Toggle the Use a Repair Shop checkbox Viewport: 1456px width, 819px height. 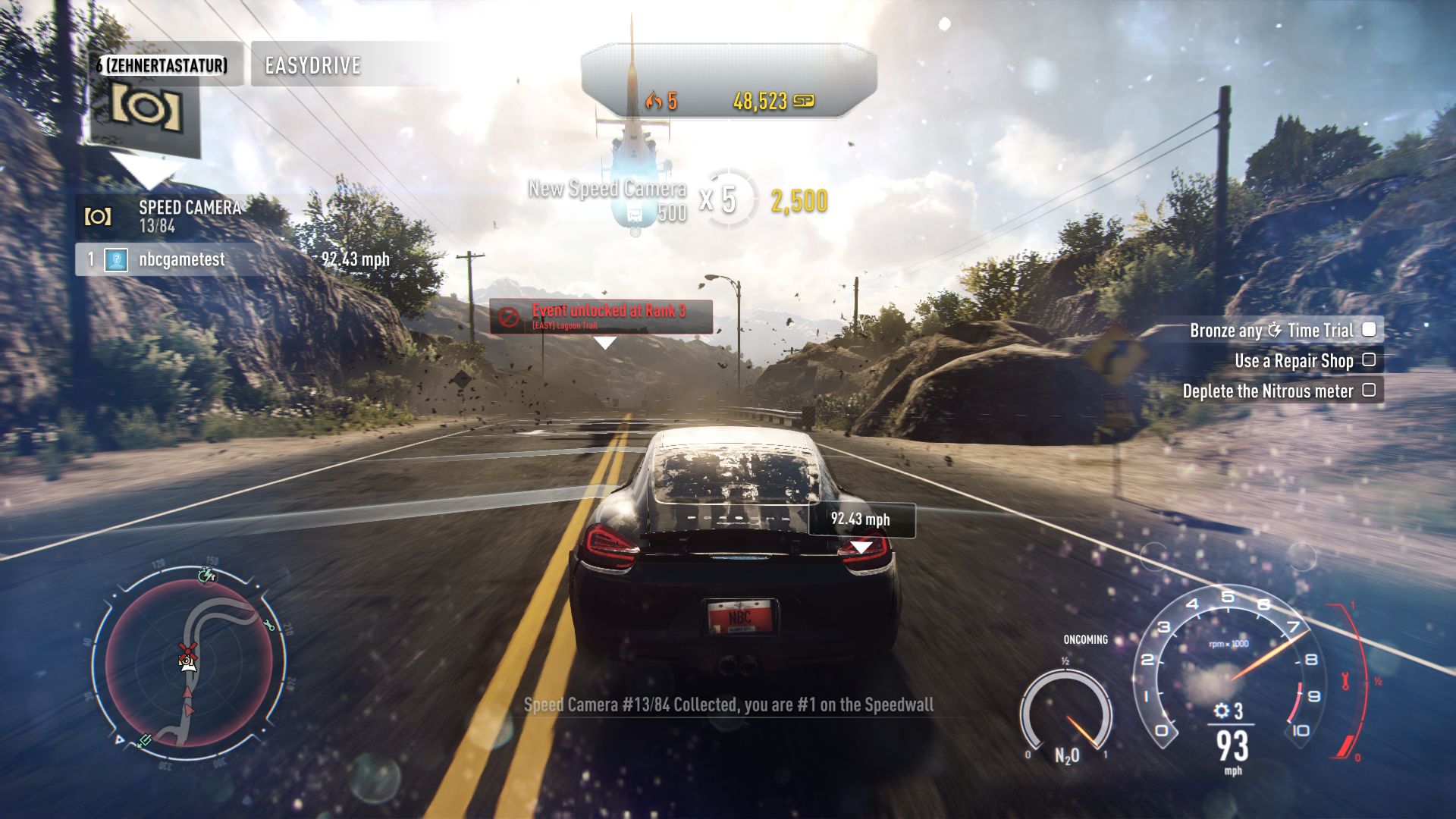coord(1369,360)
